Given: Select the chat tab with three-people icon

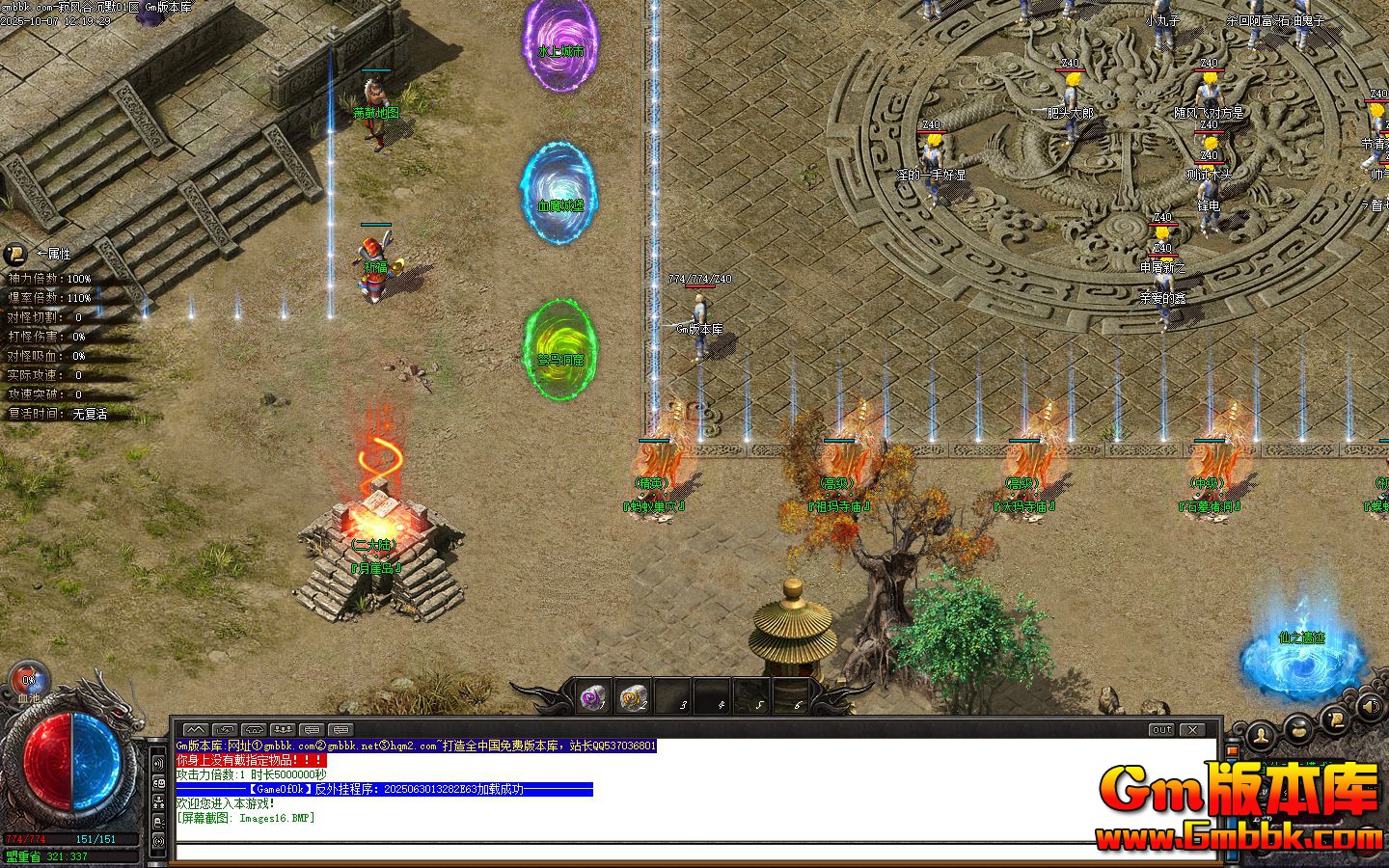Looking at the screenshot, I should [x=283, y=730].
